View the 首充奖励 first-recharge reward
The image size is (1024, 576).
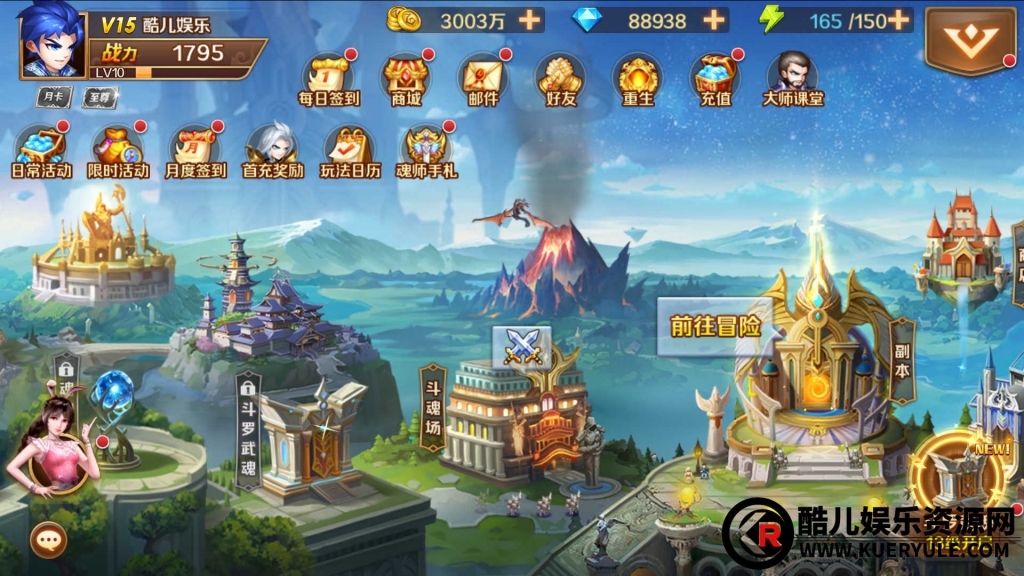pyautogui.click(x=272, y=148)
